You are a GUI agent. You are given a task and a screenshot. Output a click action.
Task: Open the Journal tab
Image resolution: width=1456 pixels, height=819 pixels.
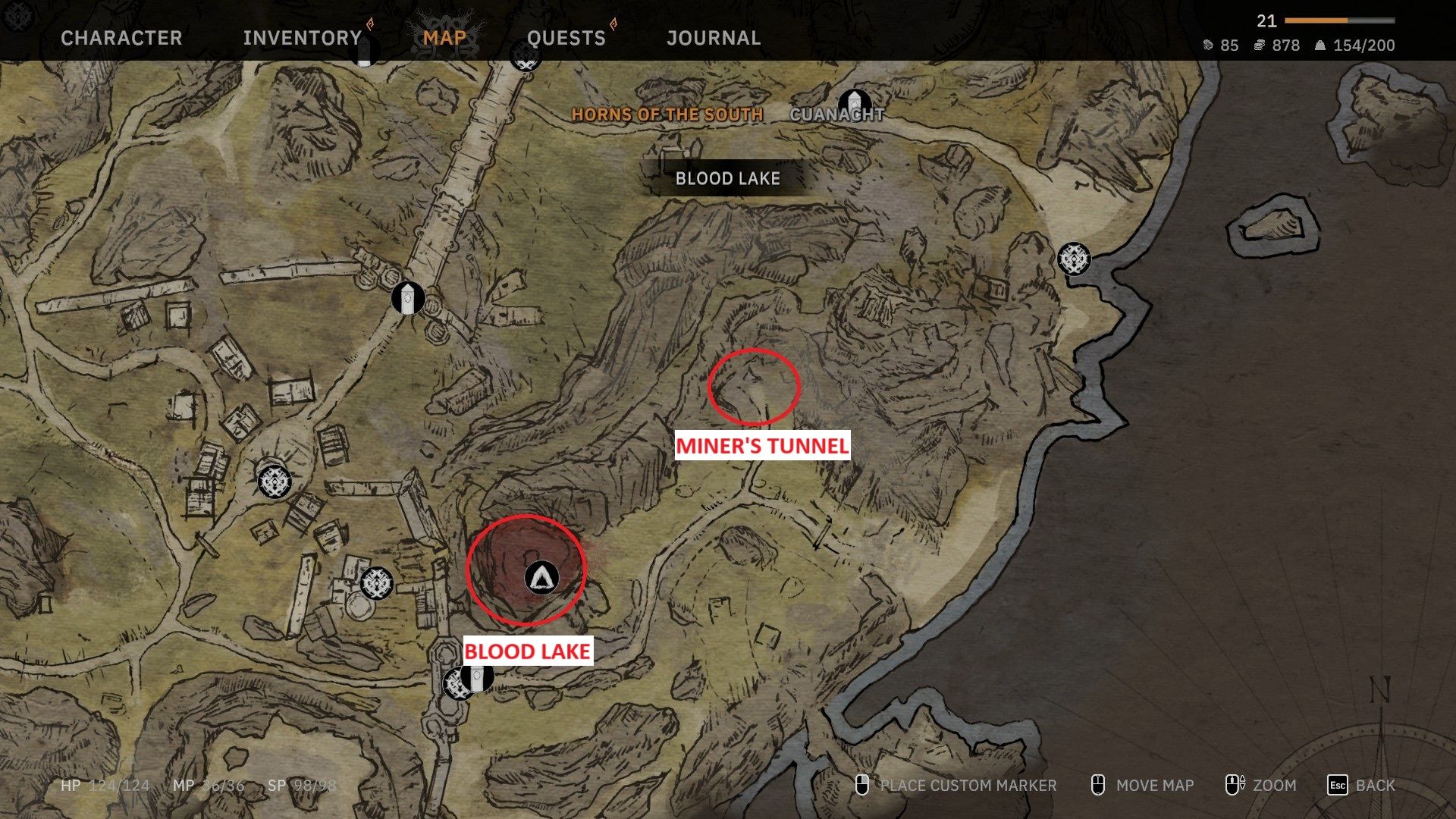coord(714,38)
